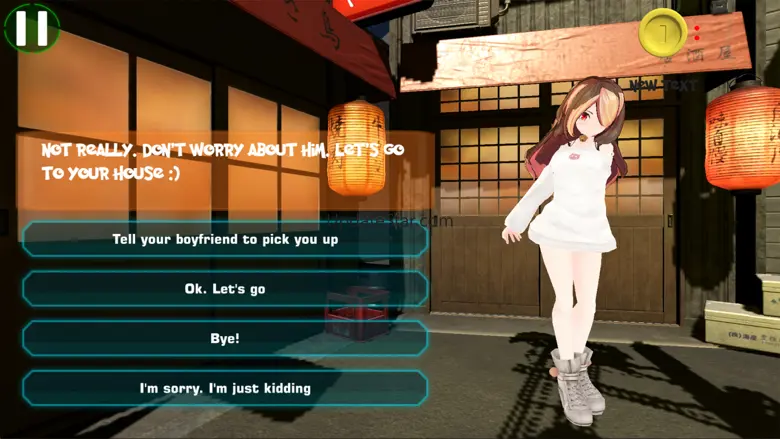
Task: Choose "Tell your boyfriend to pick you up"
Action: click(x=225, y=240)
